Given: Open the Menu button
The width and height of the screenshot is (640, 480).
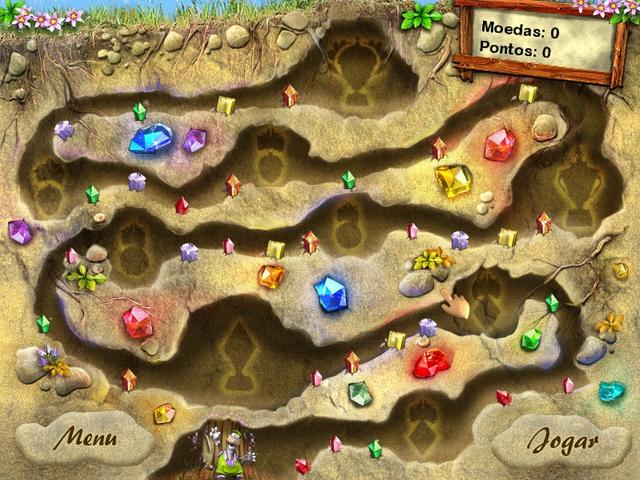Looking at the screenshot, I should tap(85, 438).
